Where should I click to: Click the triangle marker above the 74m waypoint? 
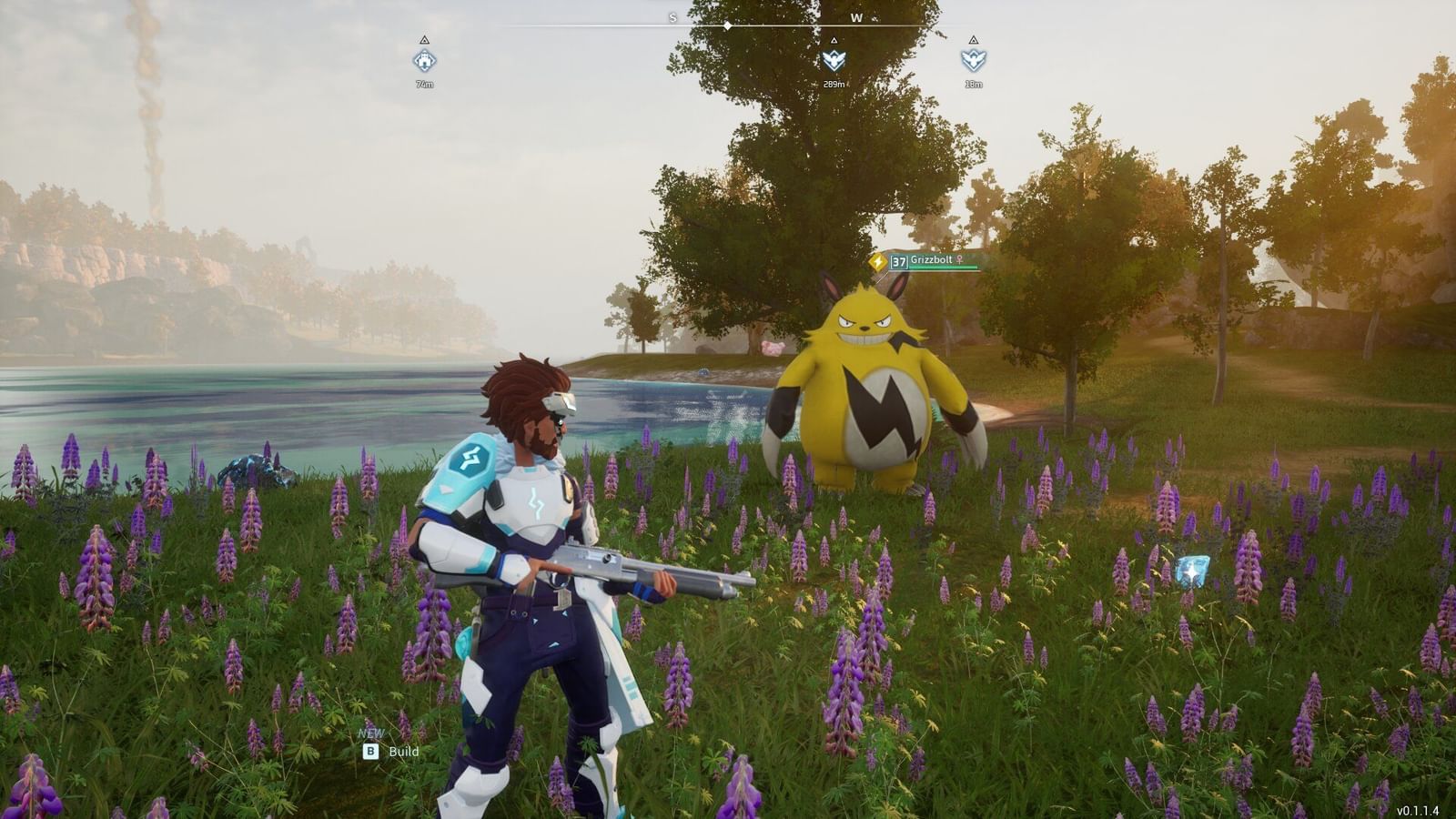click(424, 40)
